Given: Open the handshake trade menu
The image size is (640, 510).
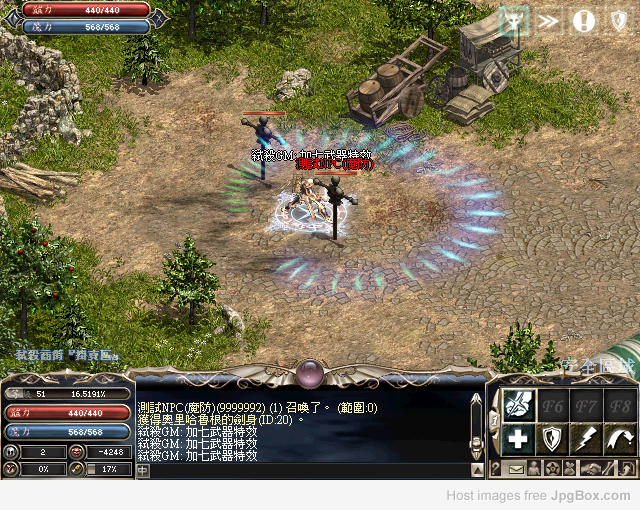Looking at the screenshot, I should pyautogui.click(x=593, y=468).
